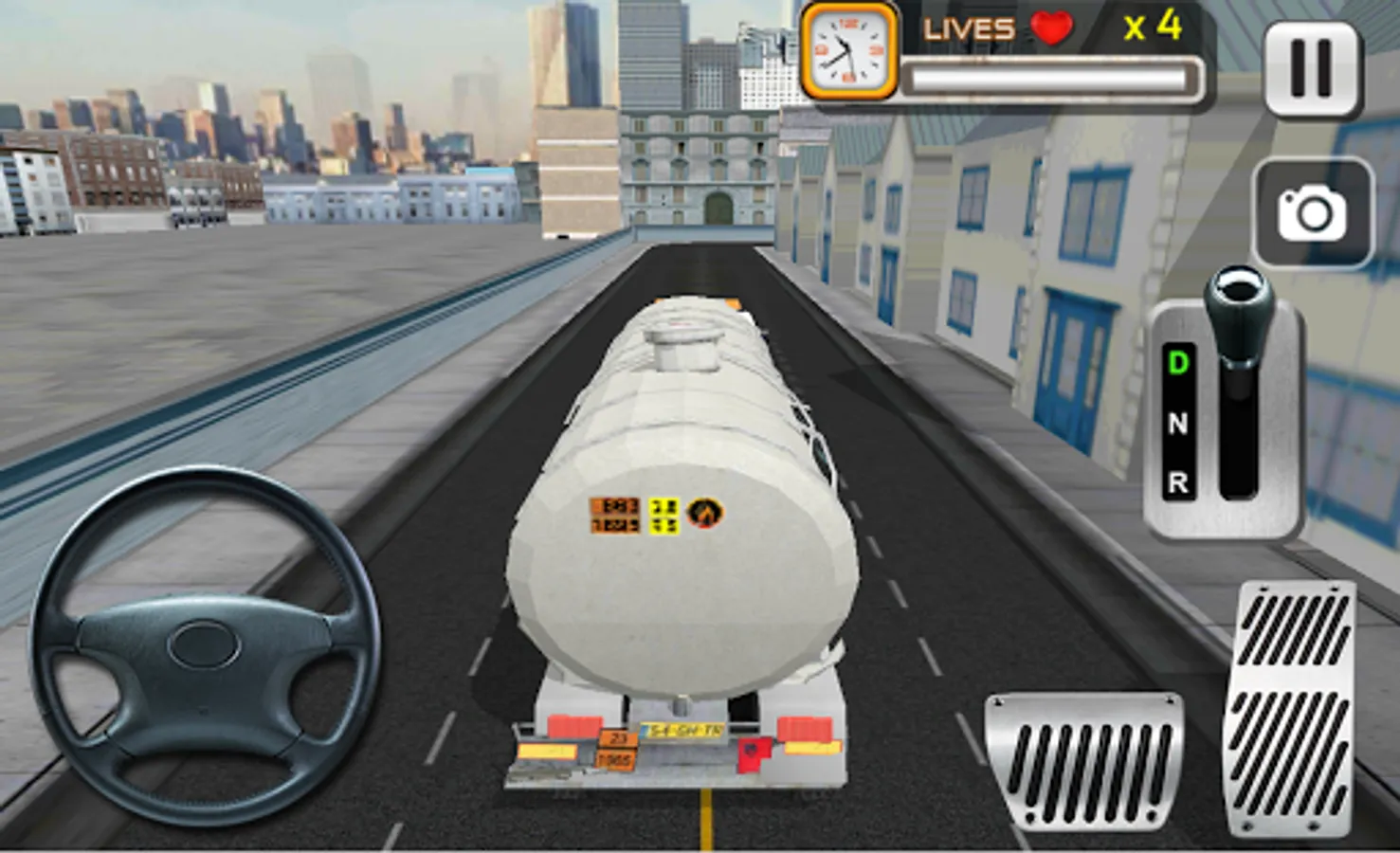The image size is (1400, 853).
Task: Click the D N R gear column
Action: (1177, 422)
